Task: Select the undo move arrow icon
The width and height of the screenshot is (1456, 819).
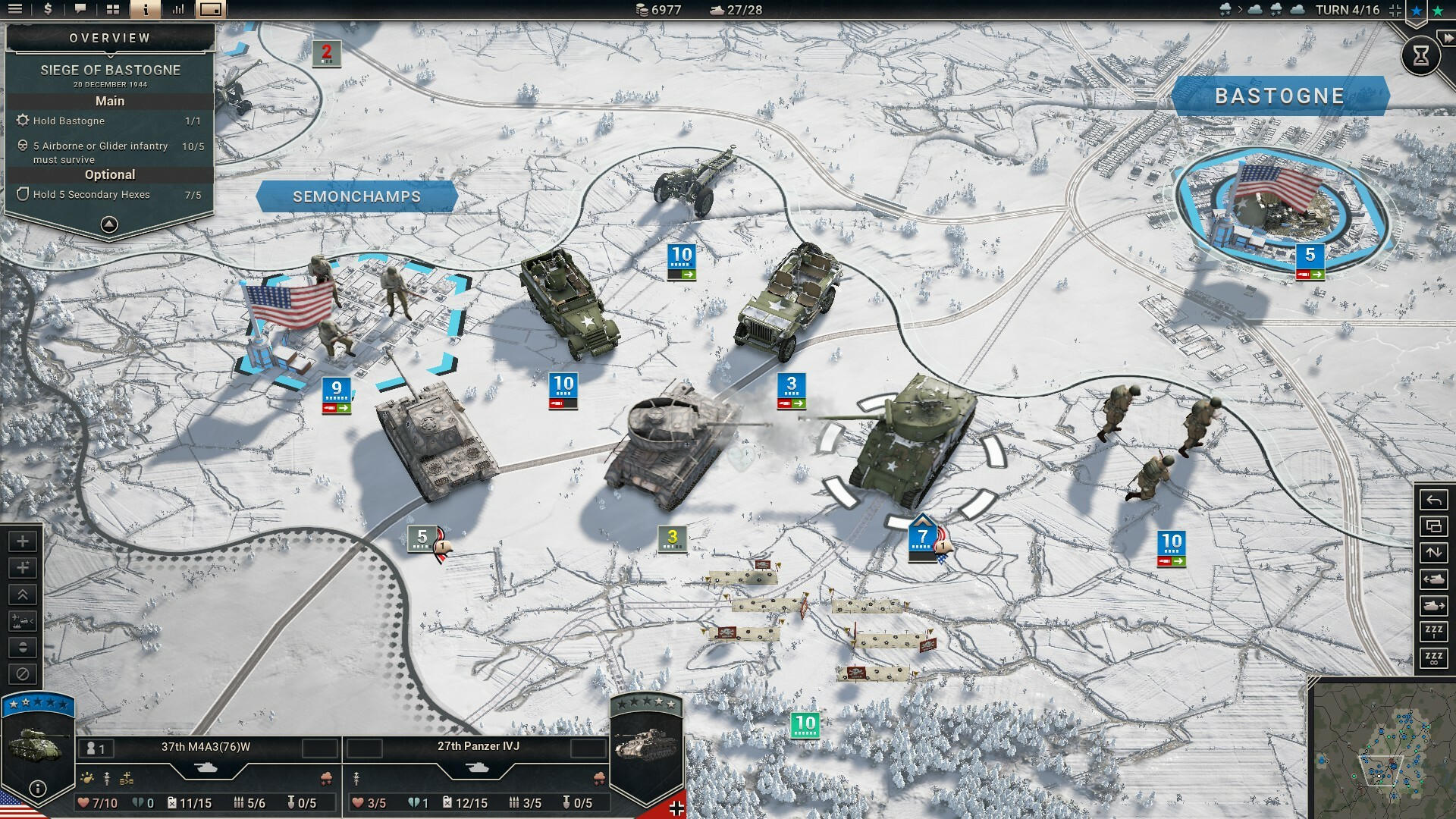Action: [x=1433, y=500]
